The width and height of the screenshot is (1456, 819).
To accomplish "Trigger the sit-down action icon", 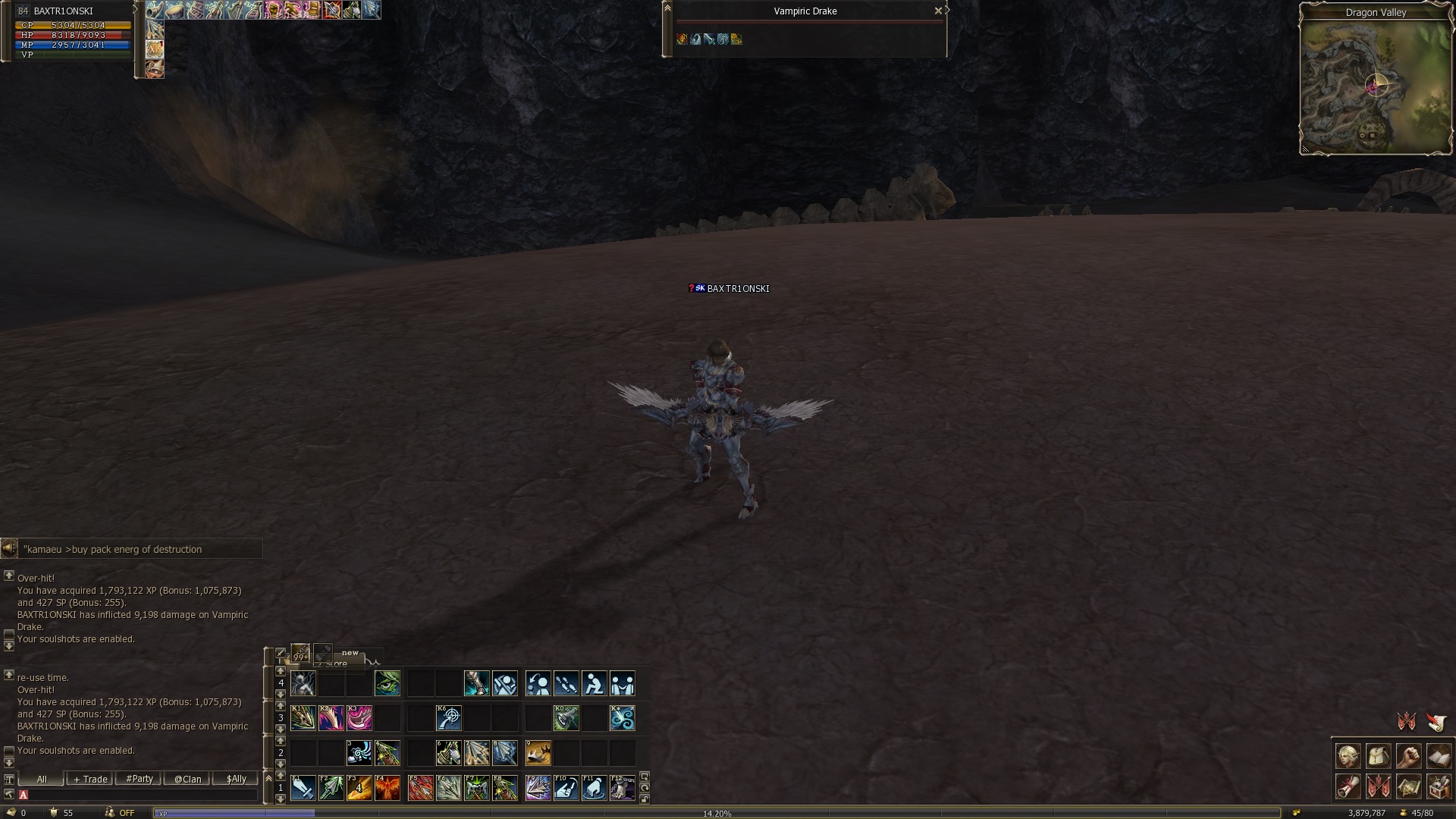I will pyautogui.click(x=594, y=683).
